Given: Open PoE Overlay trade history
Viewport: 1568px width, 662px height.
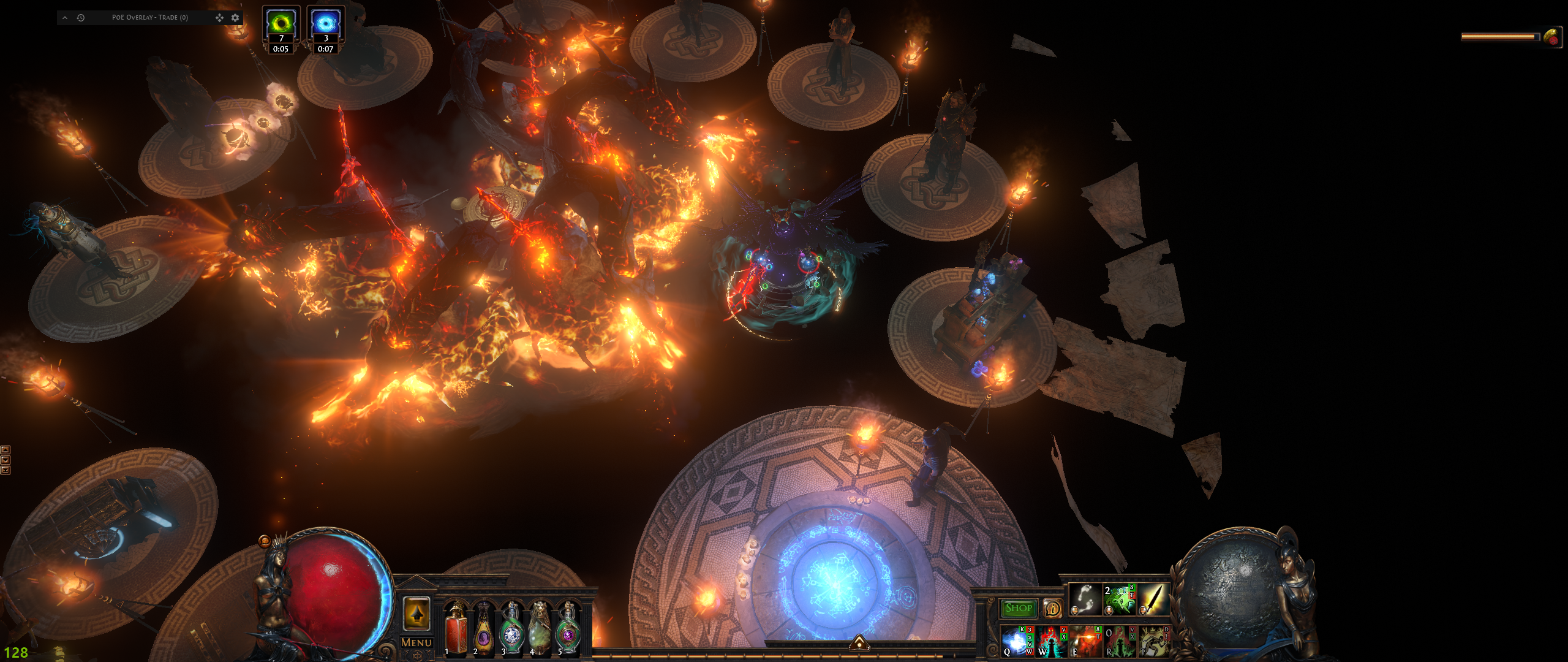Looking at the screenshot, I should (80, 18).
